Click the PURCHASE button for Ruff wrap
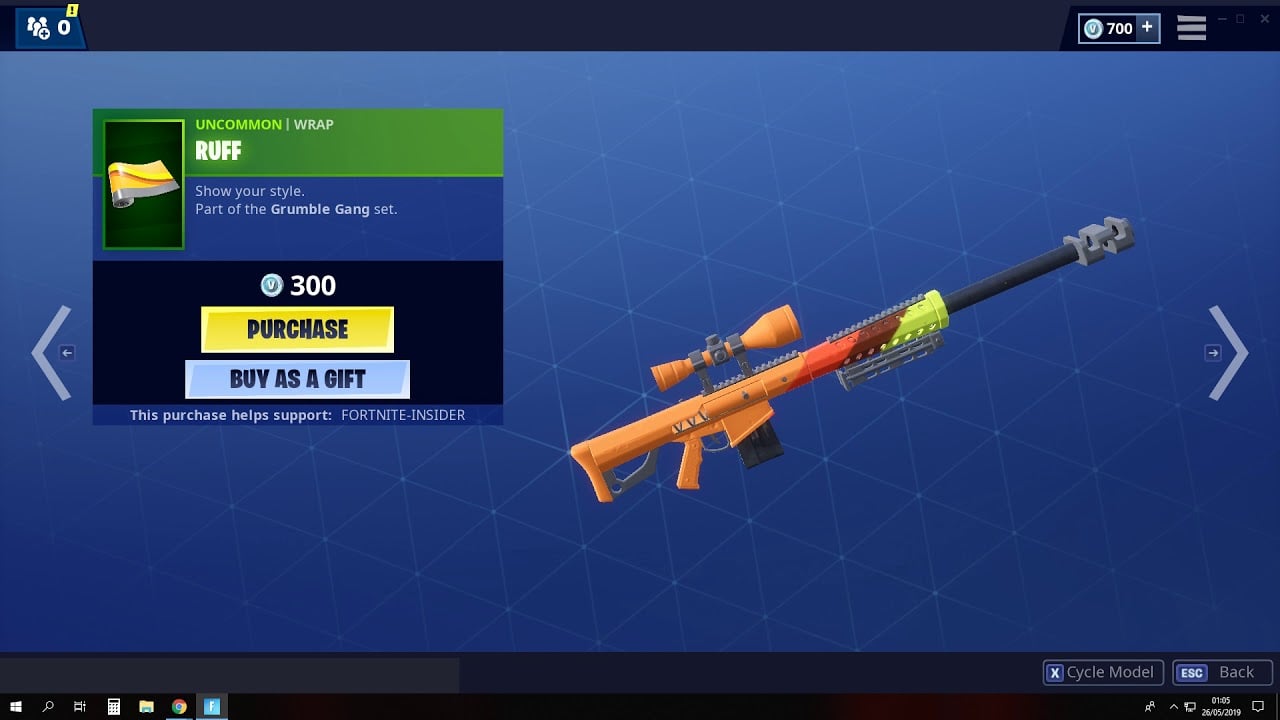 (297, 329)
